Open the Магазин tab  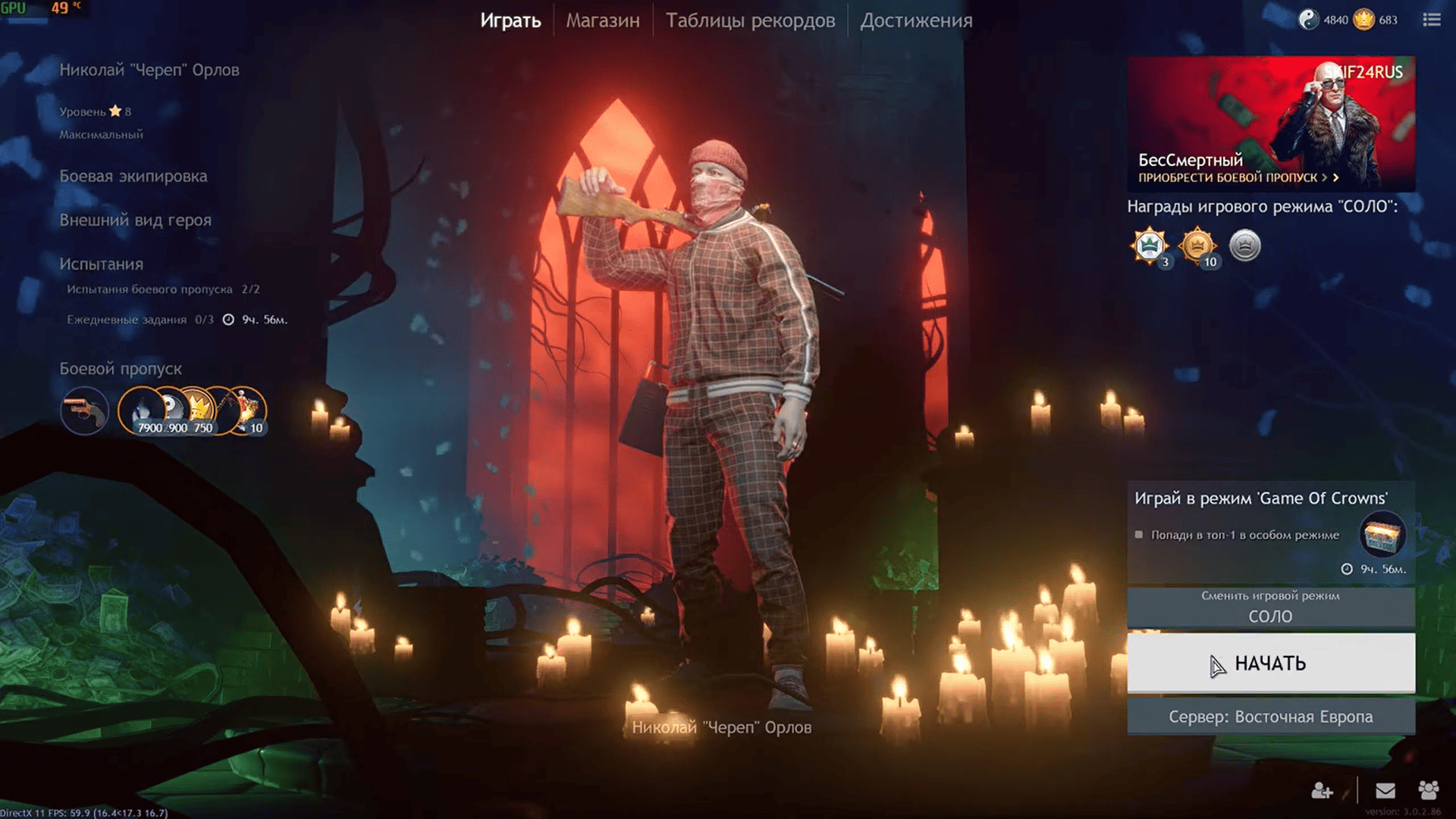pos(603,20)
